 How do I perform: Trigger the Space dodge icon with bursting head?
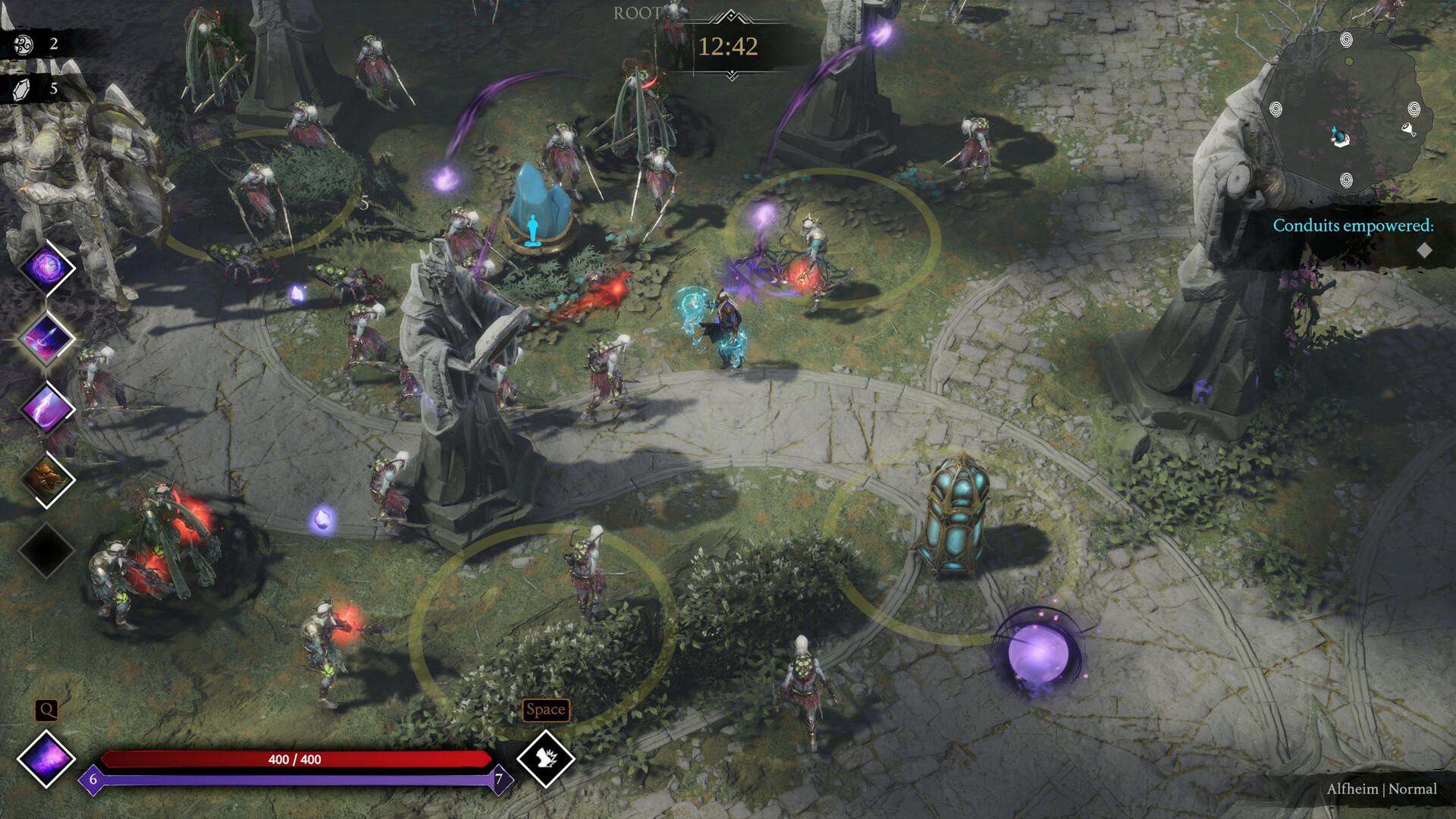click(x=548, y=760)
